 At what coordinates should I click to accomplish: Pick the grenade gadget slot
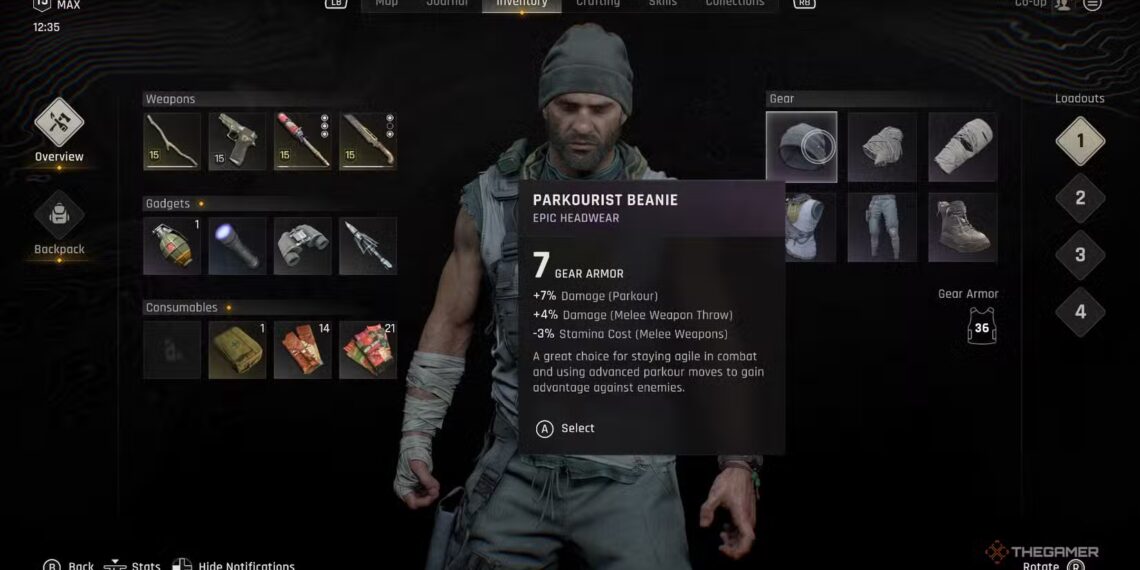[x=172, y=246]
